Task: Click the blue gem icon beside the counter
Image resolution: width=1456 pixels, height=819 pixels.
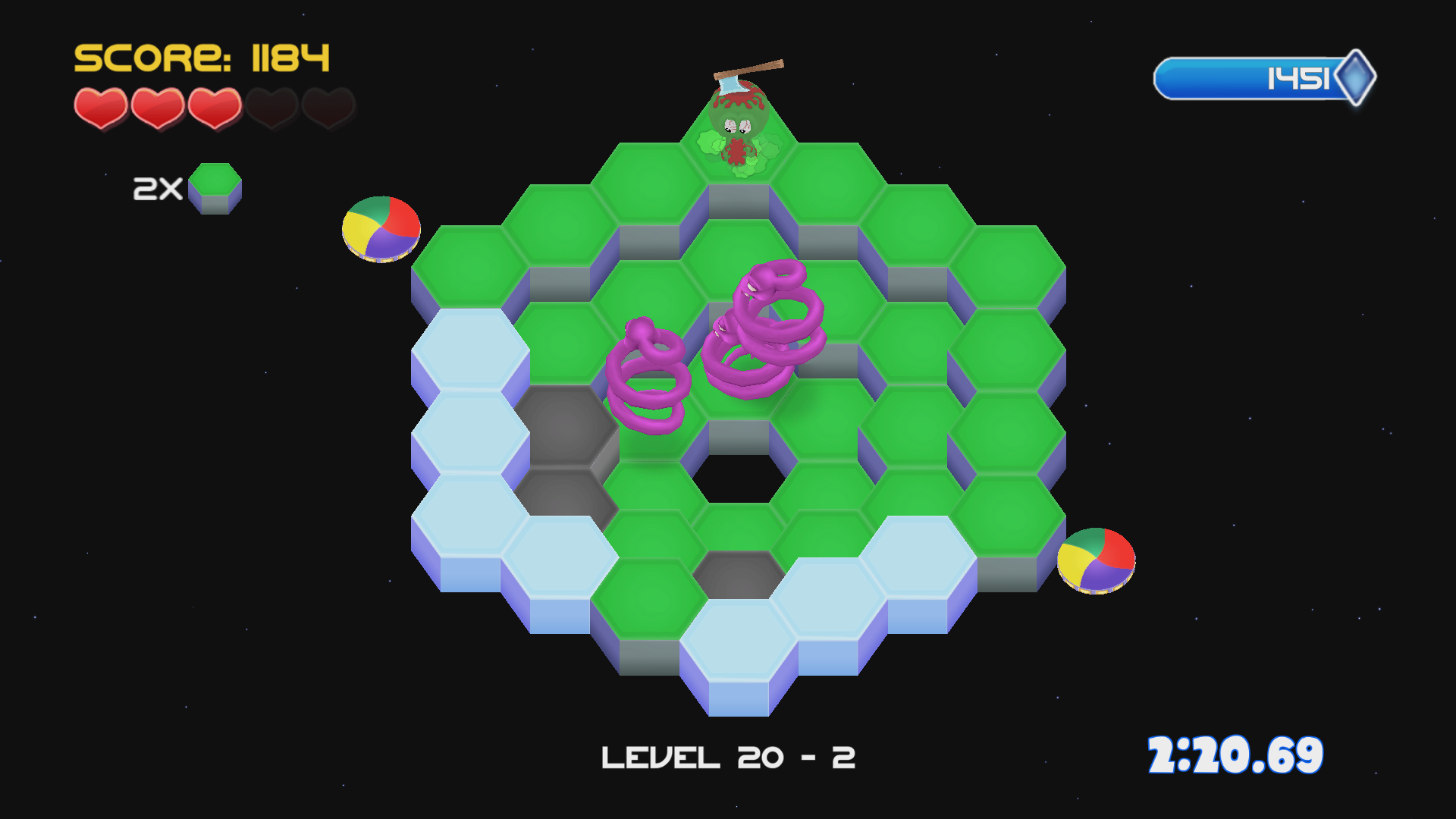Action: (1357, 77)
